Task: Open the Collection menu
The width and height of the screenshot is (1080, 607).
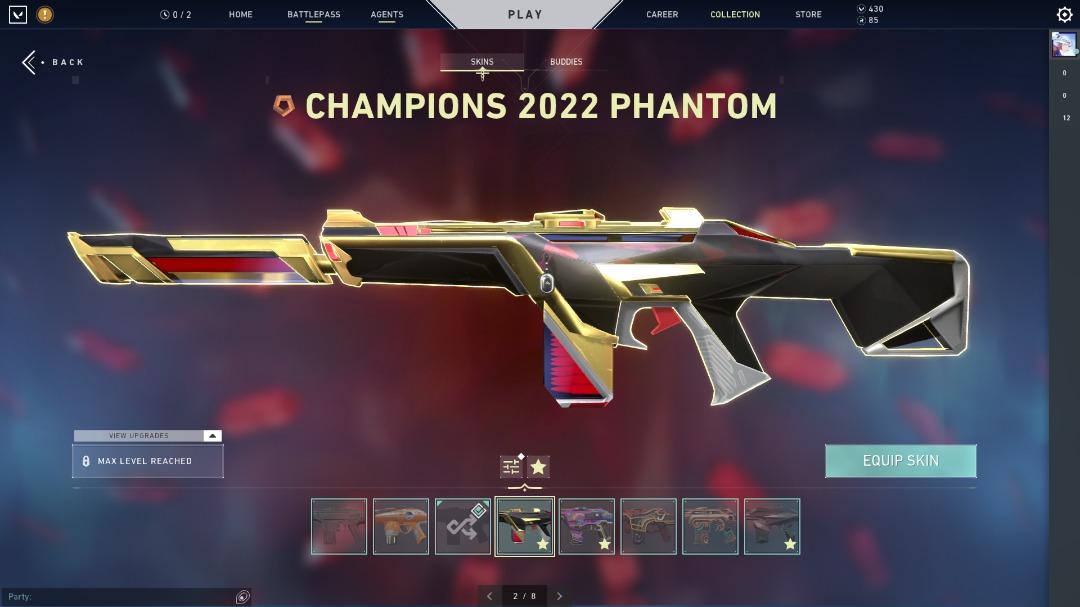Action: [735, 15]
